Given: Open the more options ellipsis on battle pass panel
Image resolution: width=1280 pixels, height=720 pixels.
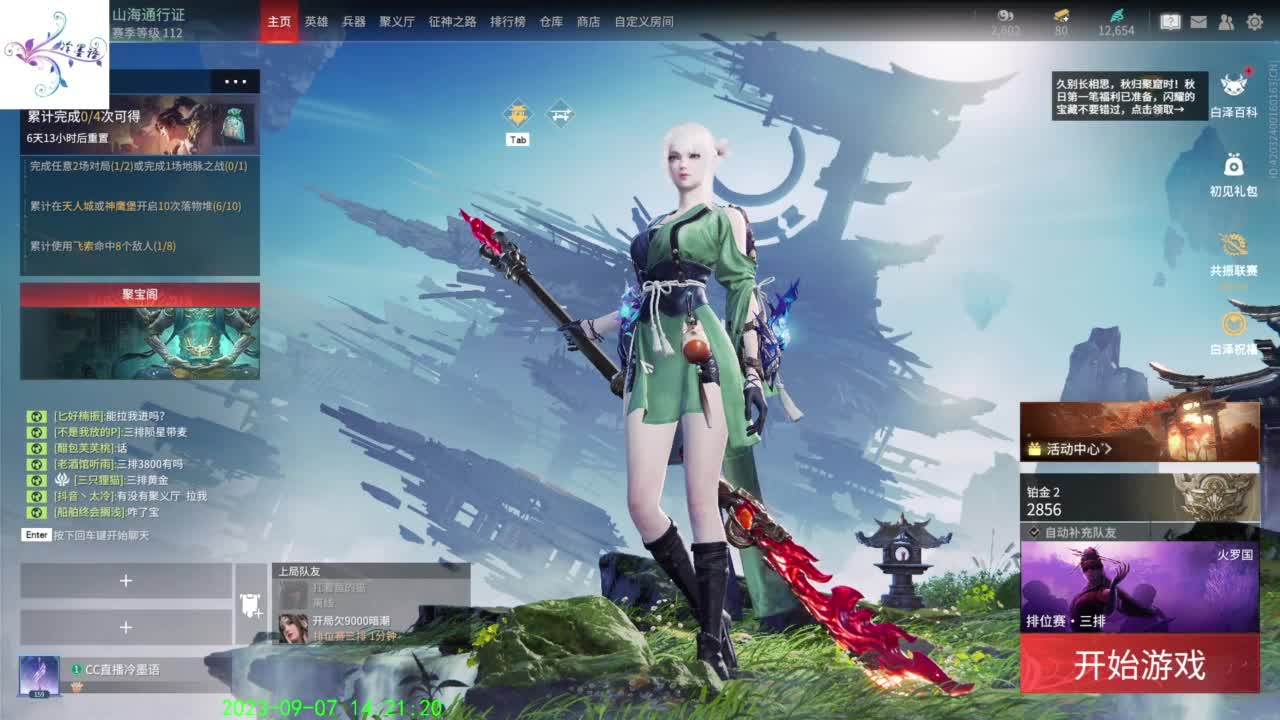Looking at the screenshot, I should coord(237,81).
